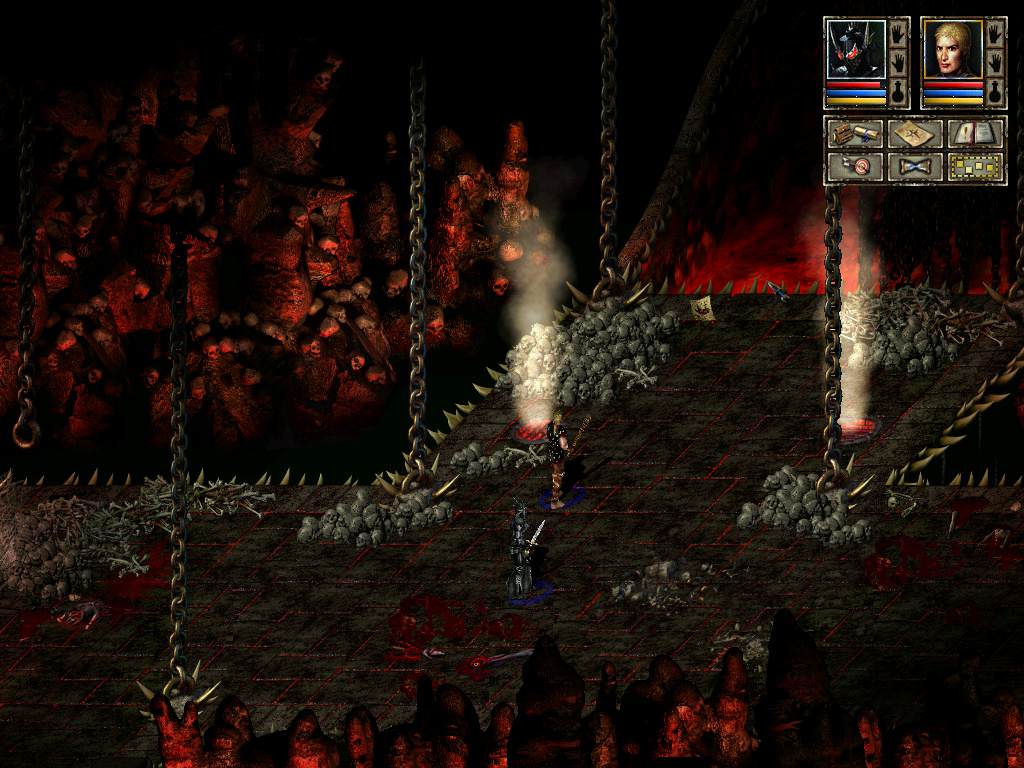Select the dark armored knight portrait
Screen dimensions: 1024x768
tap(856, 49)
